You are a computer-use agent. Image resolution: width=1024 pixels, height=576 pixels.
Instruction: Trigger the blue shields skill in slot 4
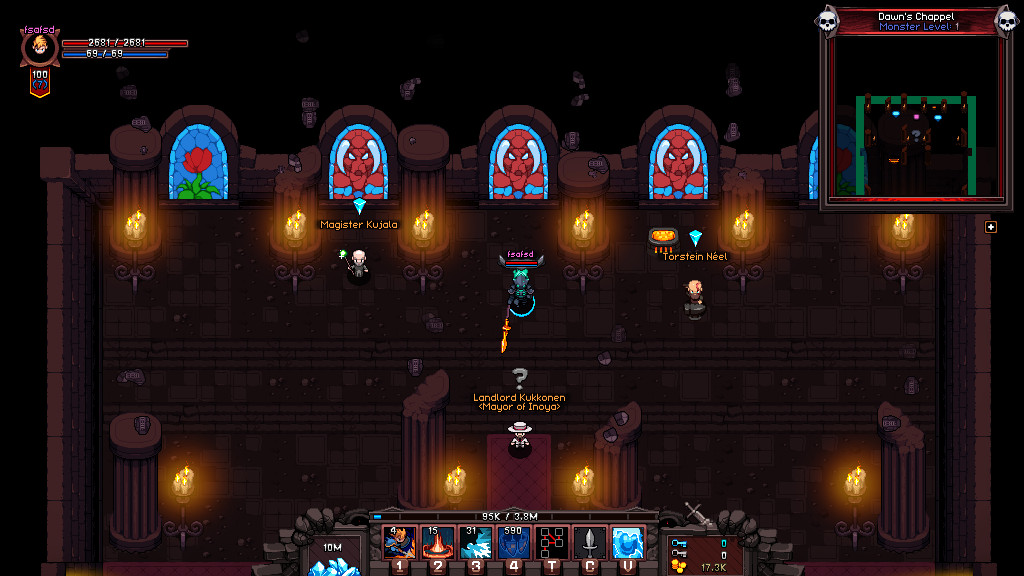(514, 543)
